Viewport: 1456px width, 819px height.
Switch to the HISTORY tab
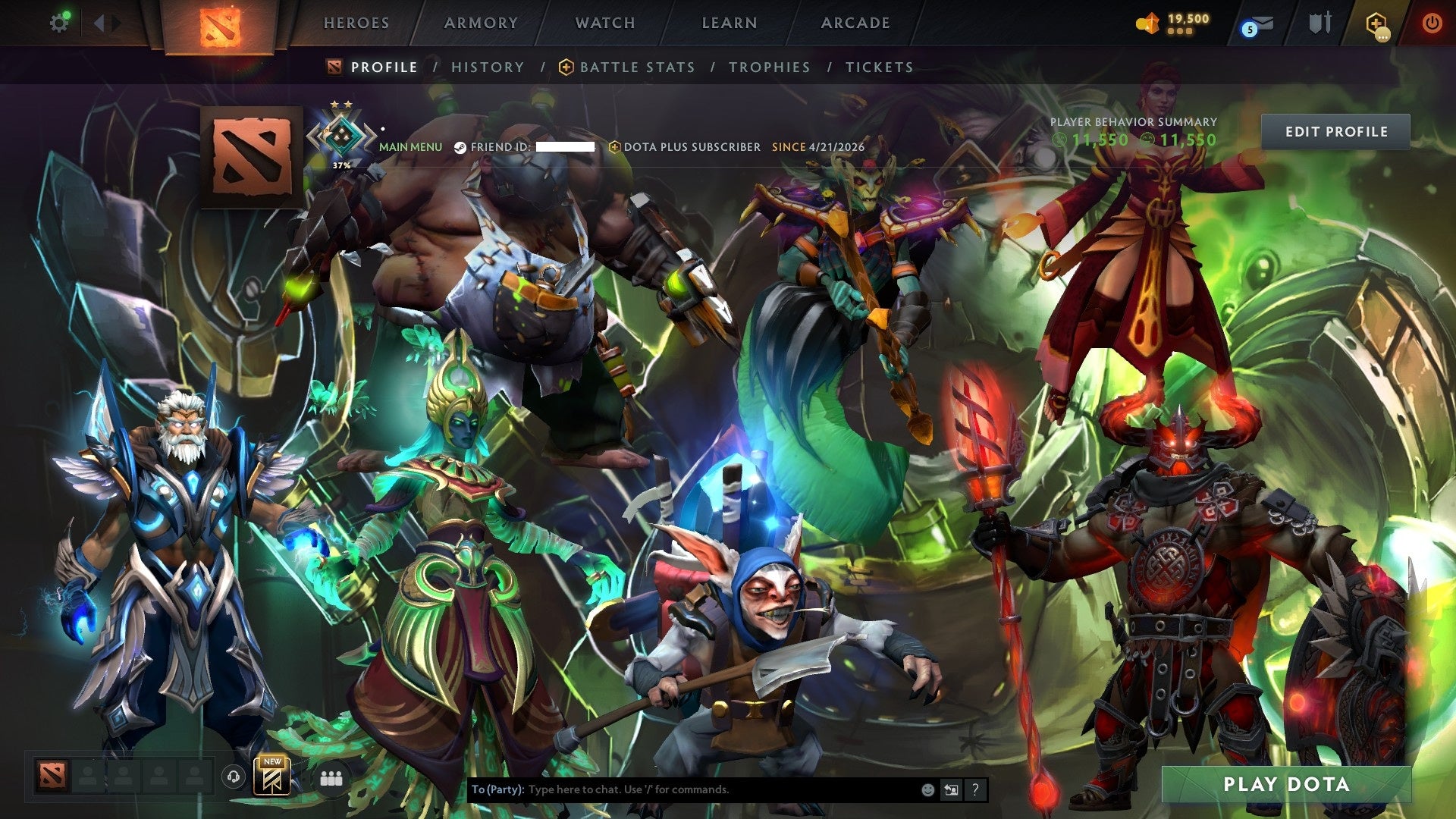[487, 67]
